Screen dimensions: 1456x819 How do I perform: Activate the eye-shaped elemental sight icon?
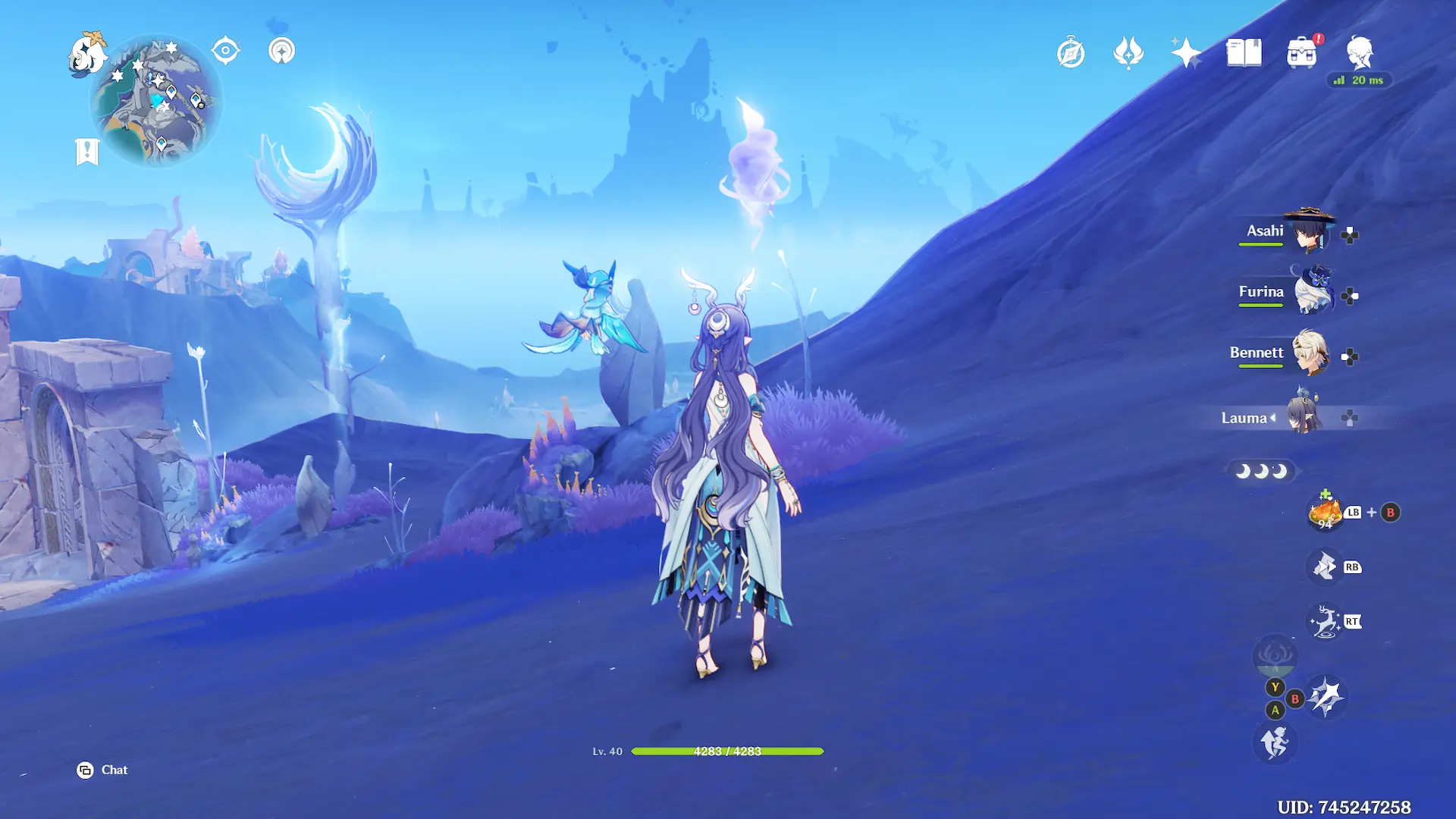tap(225, 51)
